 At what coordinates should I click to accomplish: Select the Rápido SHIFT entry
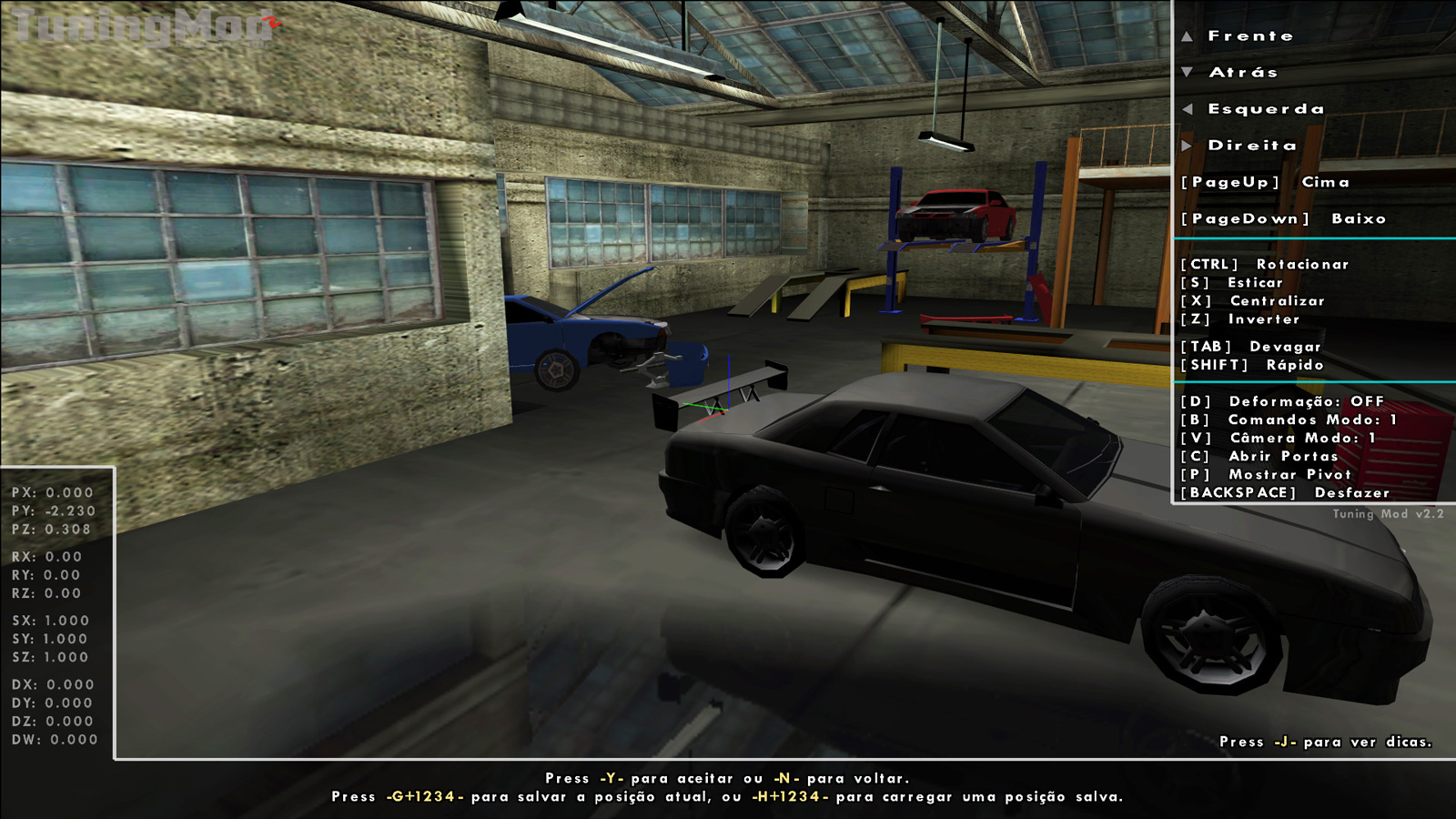1251,365
